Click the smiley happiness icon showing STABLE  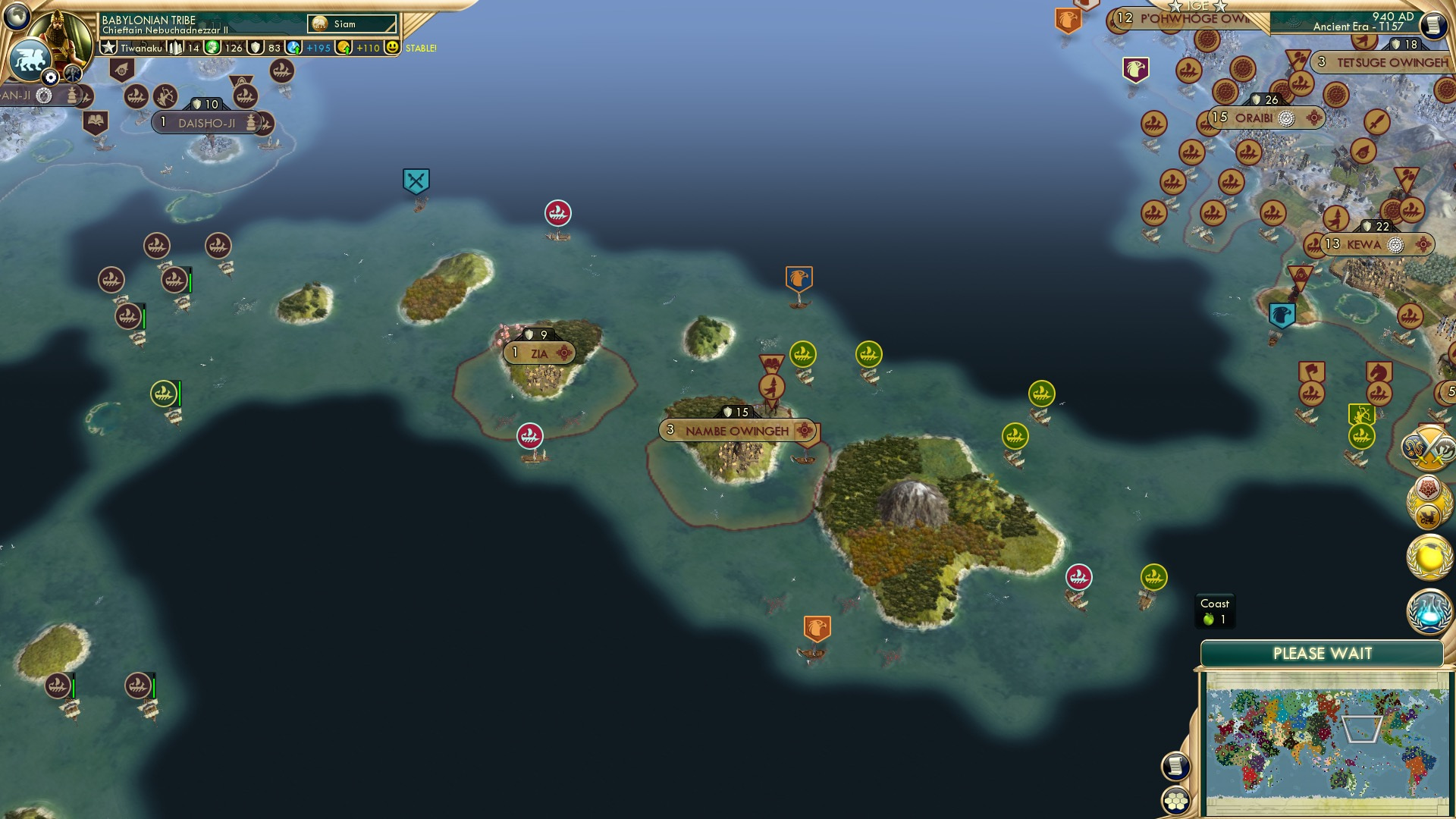pos(394,48)
